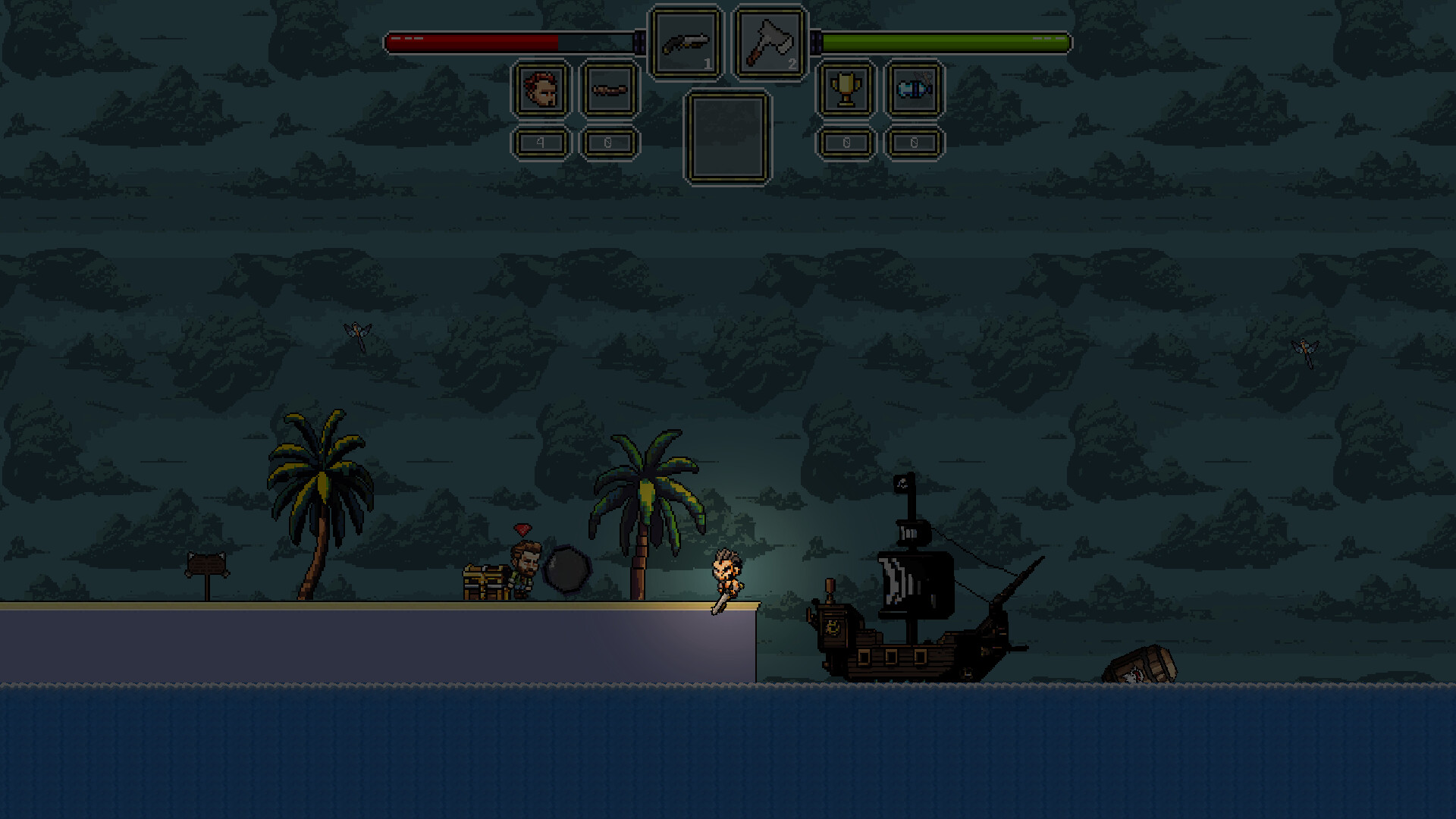Screen dimensions: 1456x819
Task: Click the green stamina bar
Action: coord(940,42)
